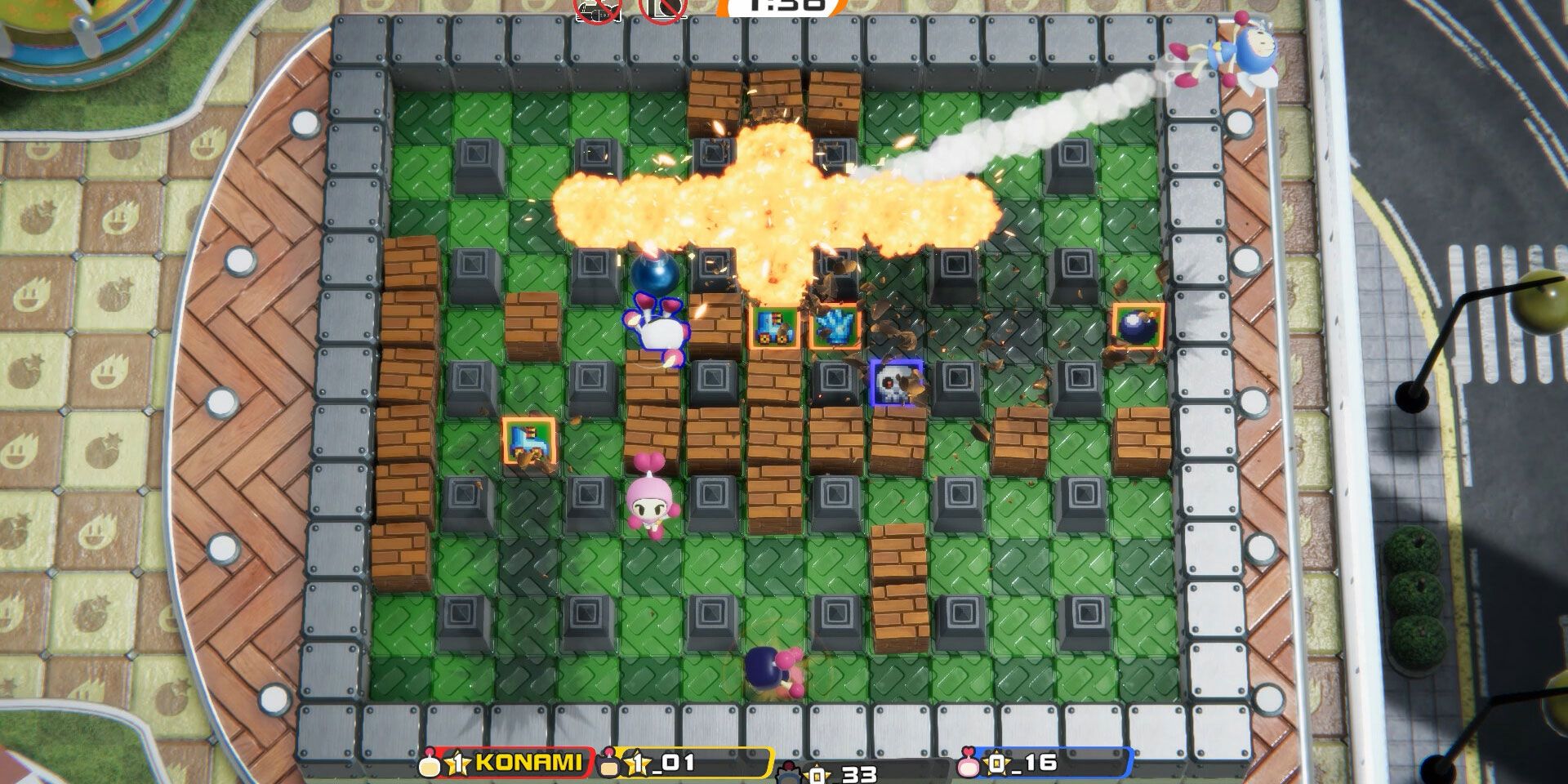Click the tan bomb icon on the KONAMI plate
Viewport: 1568px width, 784px height.
click(430, 765)
